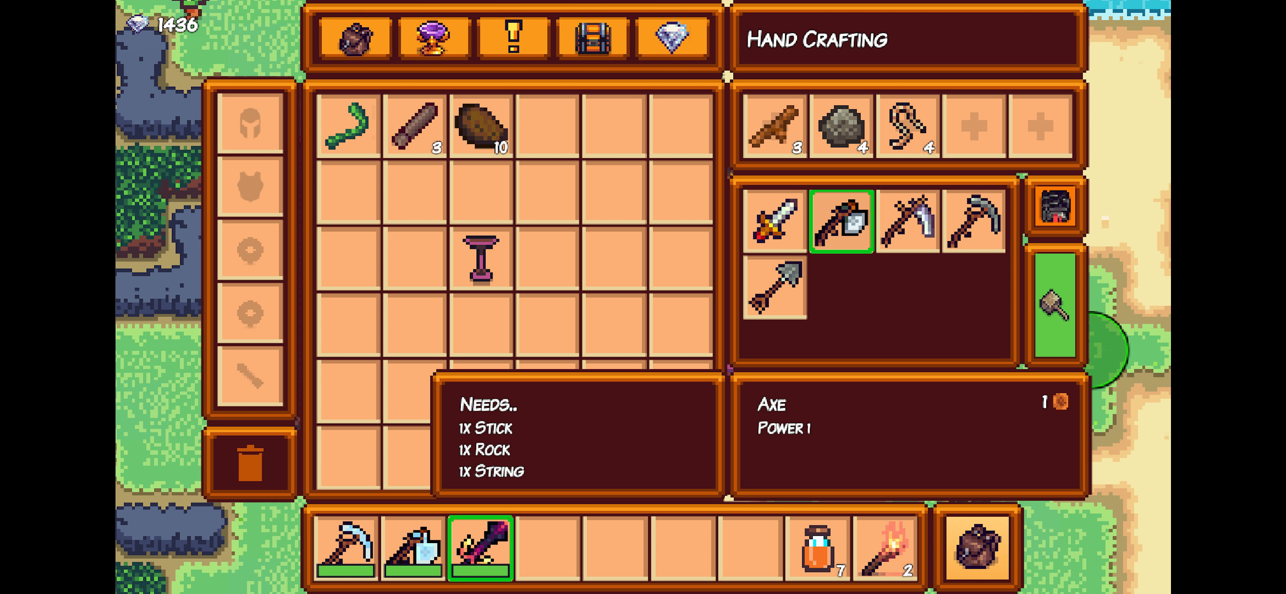This screenshot has width=1286, height=594.
Task: Click the string crafting ingredient slot
Action: point(908,126)
